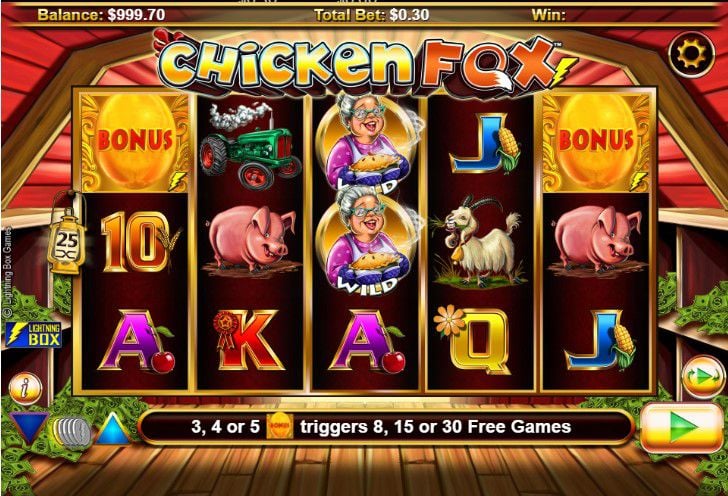Decrease bet with the blue down triangle

[28, 428]
